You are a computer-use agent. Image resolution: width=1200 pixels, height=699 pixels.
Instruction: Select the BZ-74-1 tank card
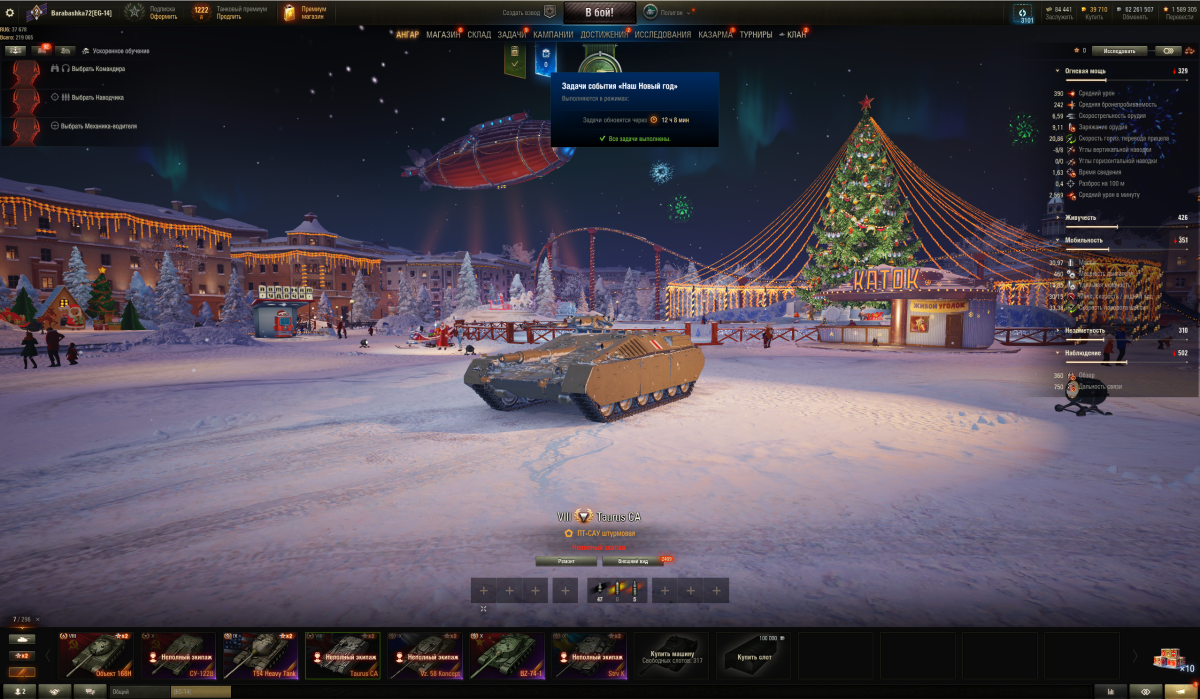click(x=506, y=655)
